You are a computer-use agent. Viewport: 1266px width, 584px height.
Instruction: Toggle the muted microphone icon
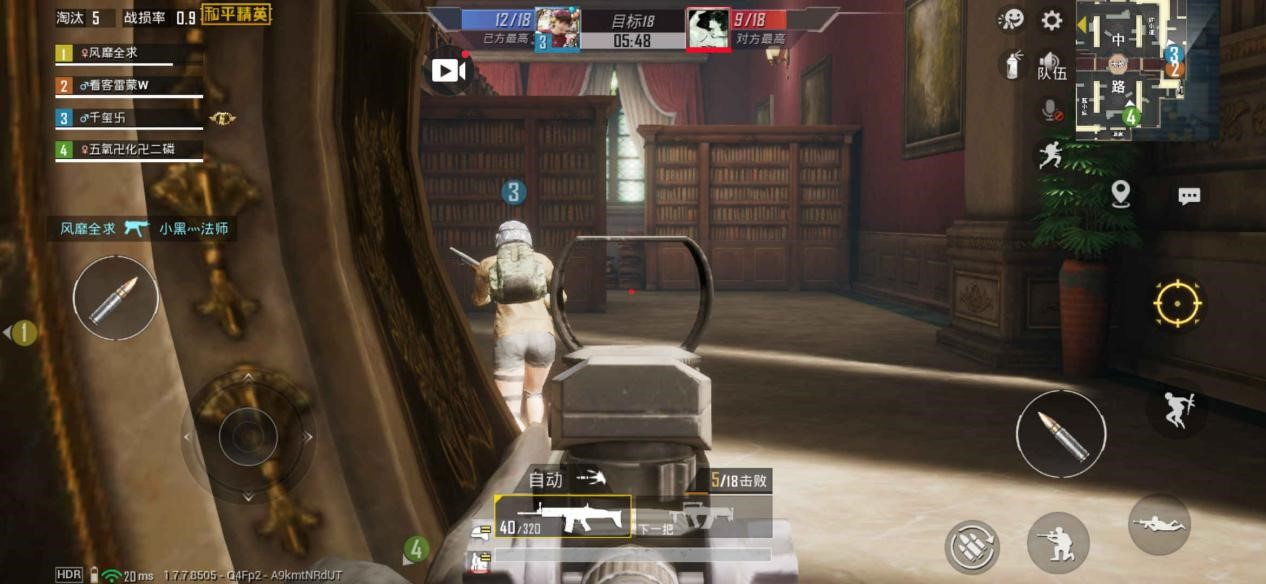[1051, 110]
